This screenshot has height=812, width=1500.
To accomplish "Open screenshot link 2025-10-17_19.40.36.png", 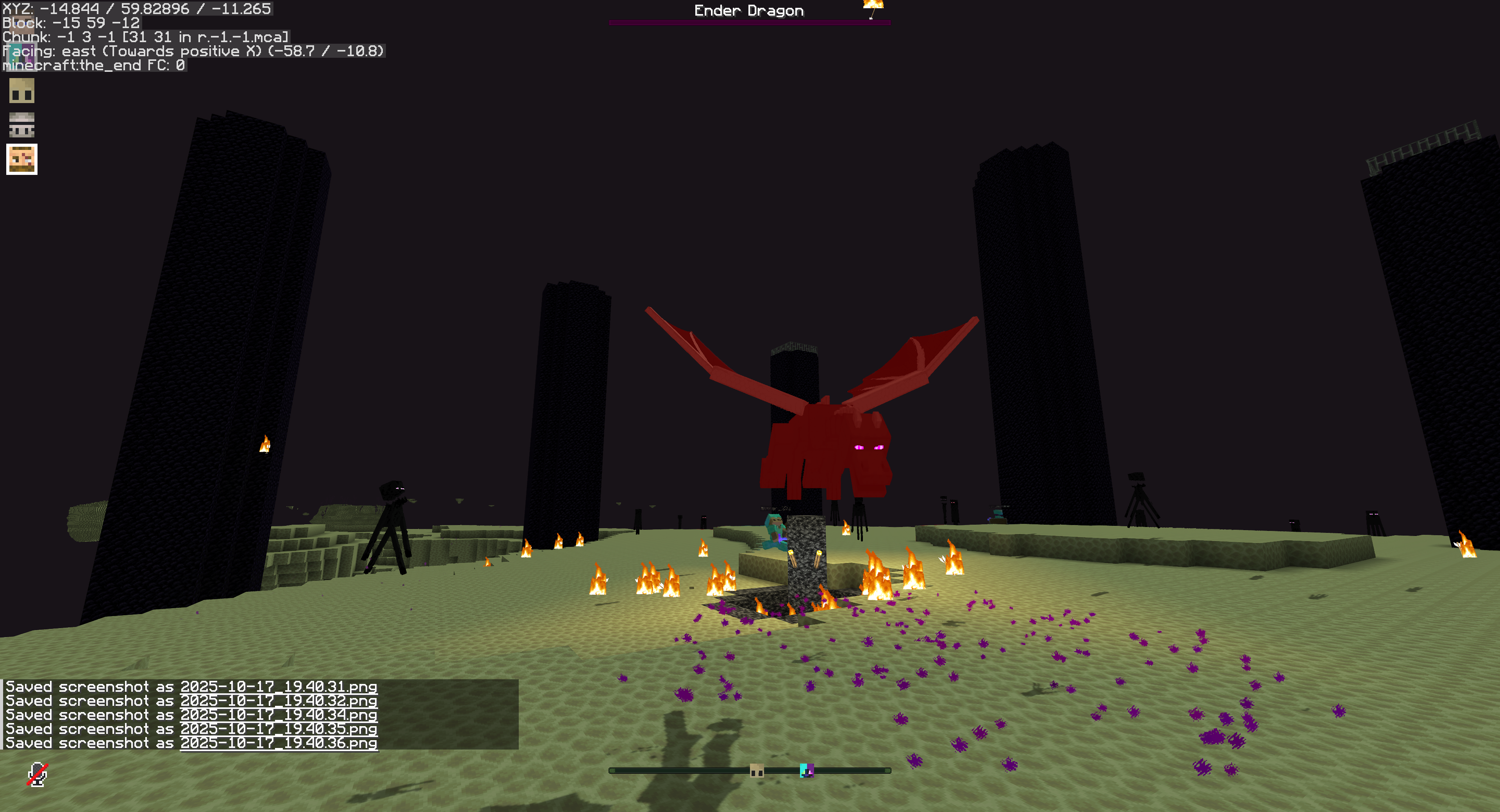I will tap(279, 743).
